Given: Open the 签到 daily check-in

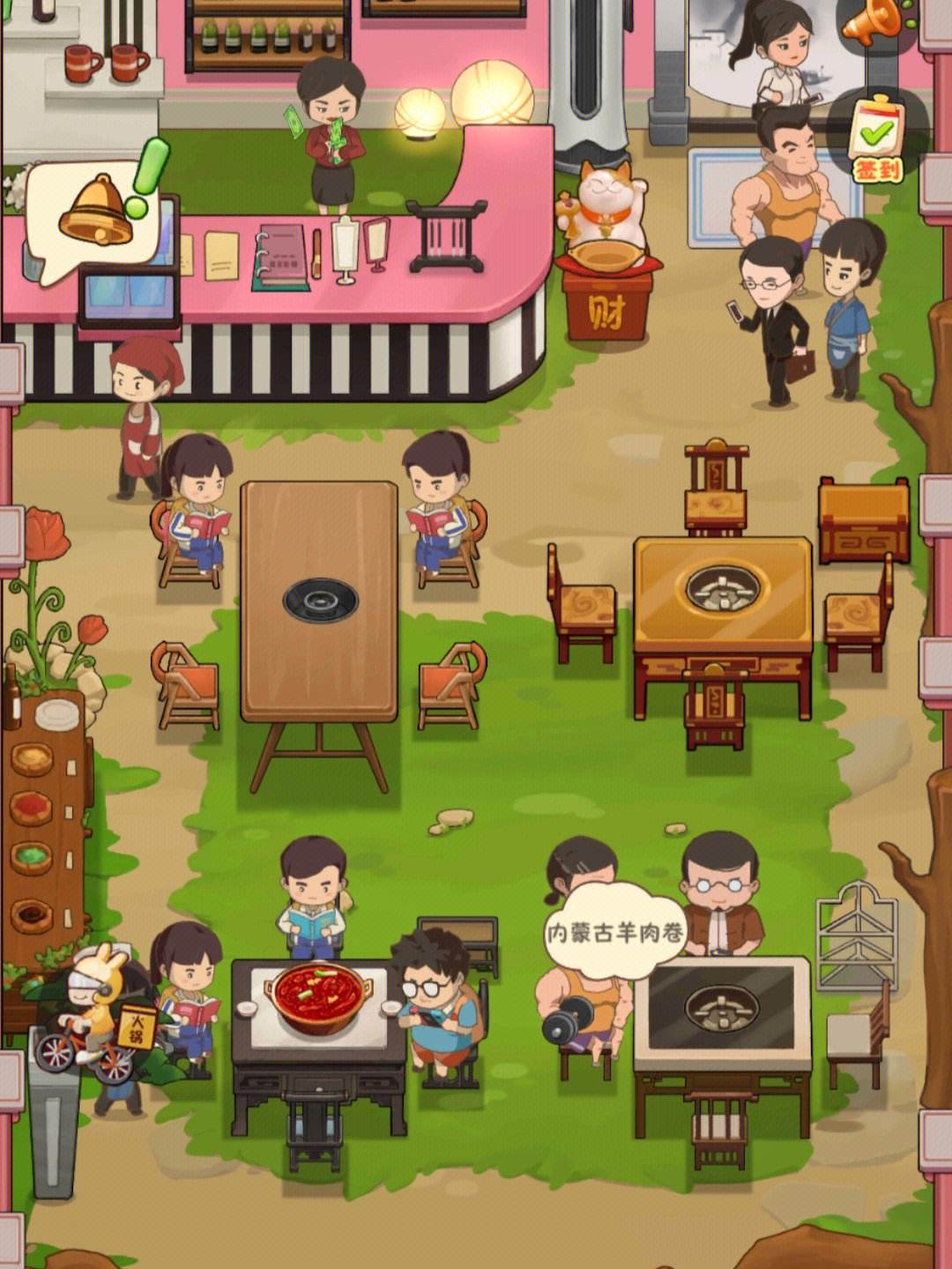Looking at the screenshot, I should click(875, 139).
